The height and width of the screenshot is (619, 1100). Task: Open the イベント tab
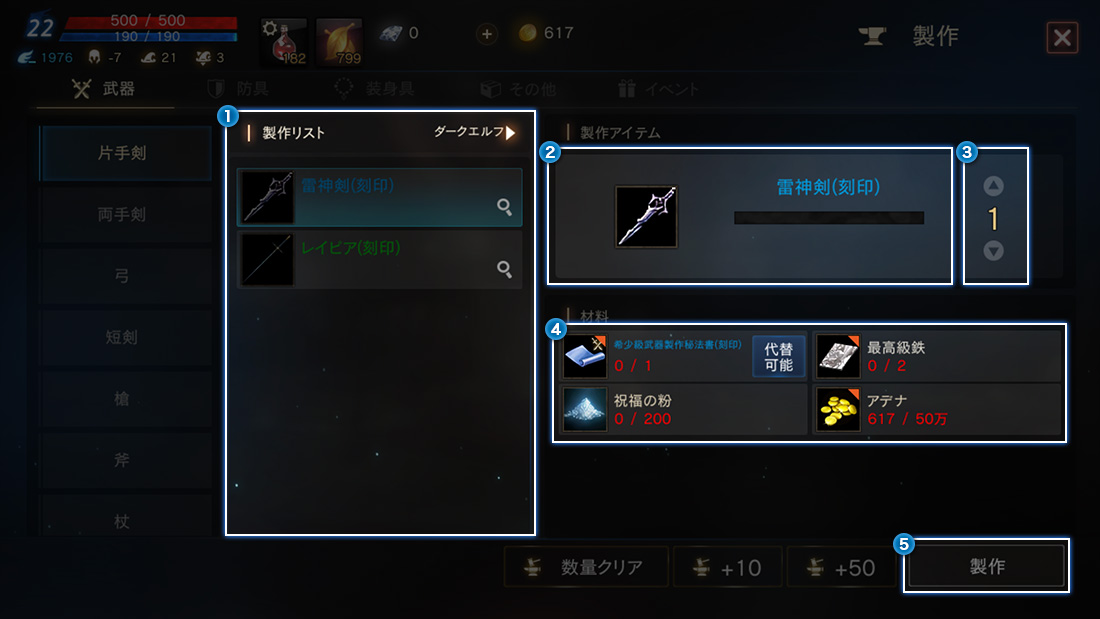(x=658, y=89)
